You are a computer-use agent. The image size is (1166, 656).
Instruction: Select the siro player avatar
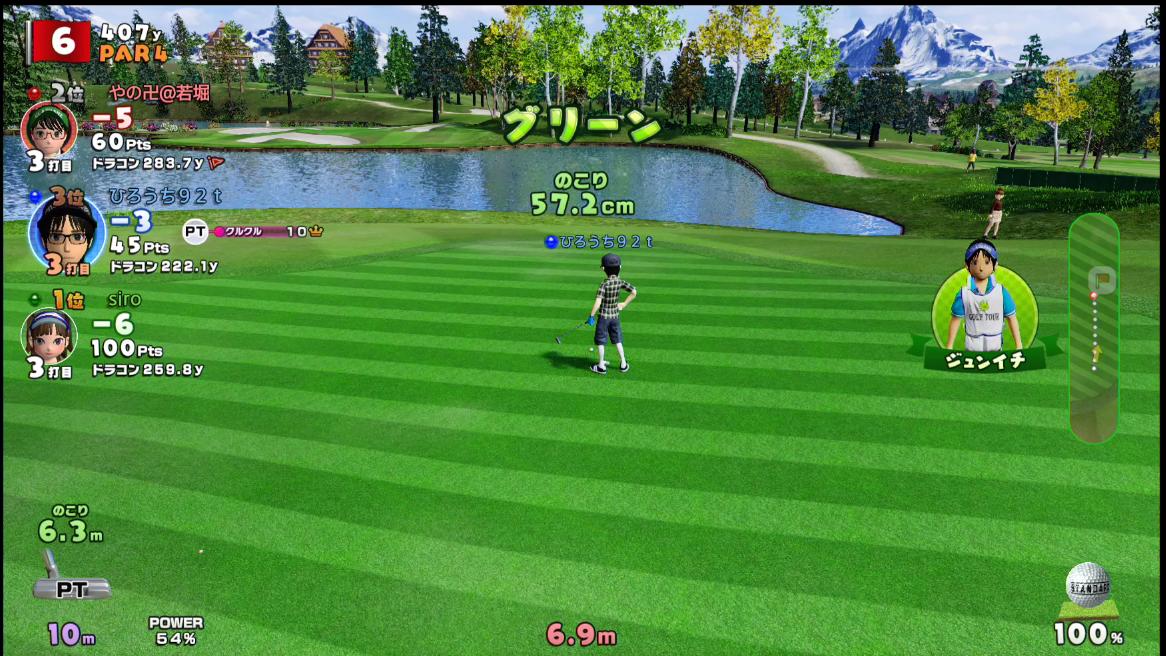[x=49, y=336]
